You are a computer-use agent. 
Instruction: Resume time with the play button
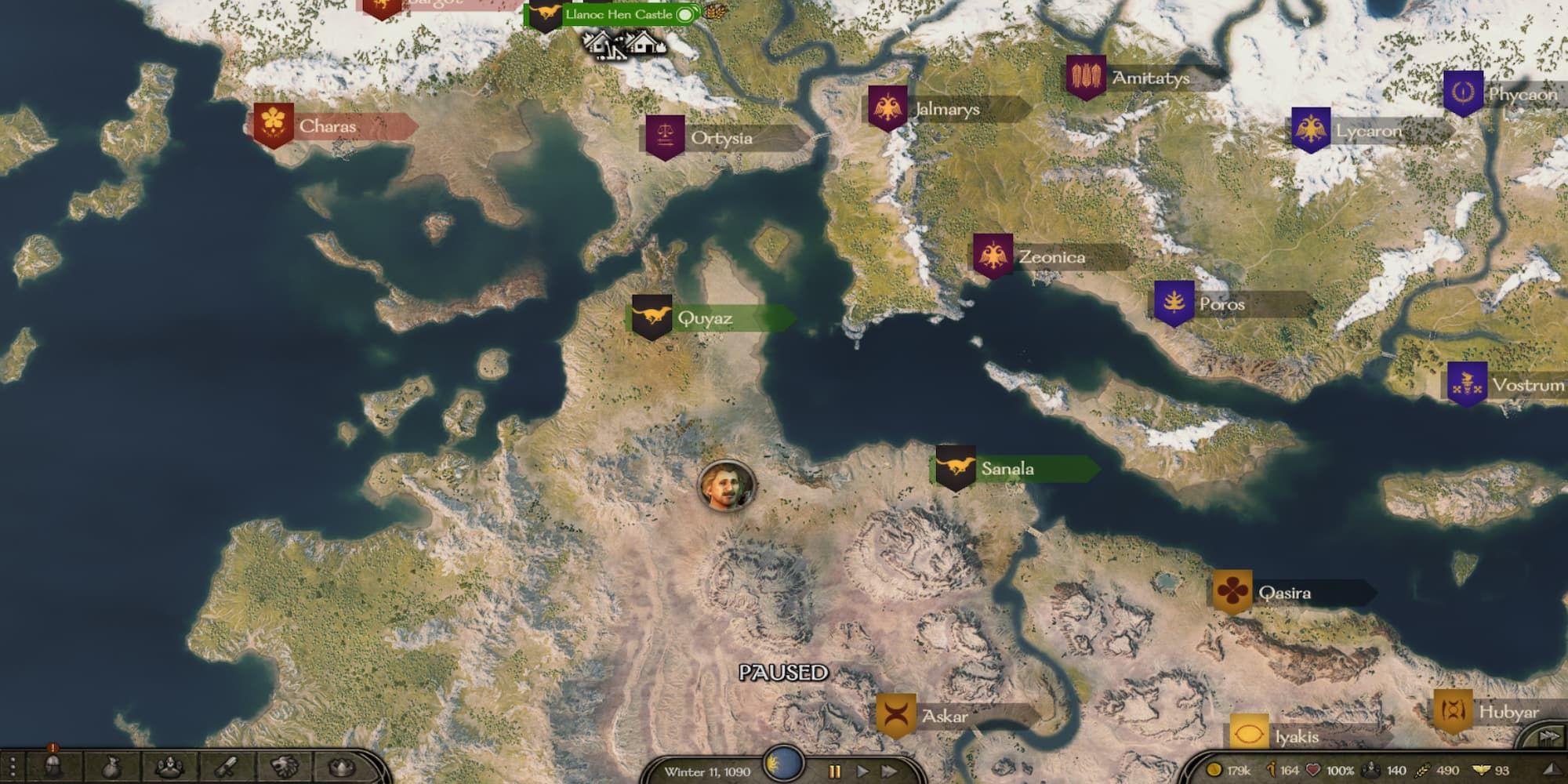[x=862, y=770]
